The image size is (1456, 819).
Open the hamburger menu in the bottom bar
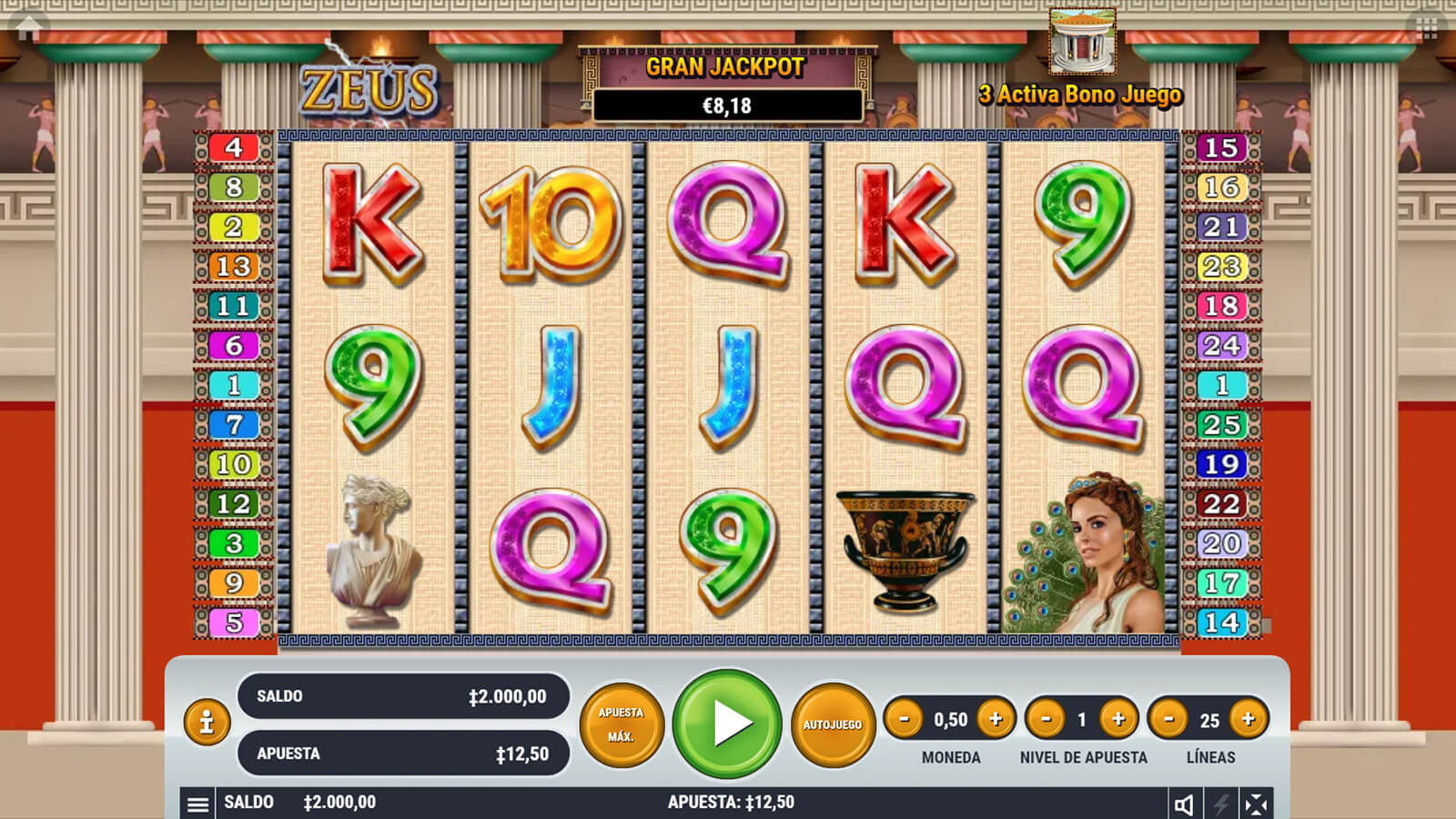197,804
